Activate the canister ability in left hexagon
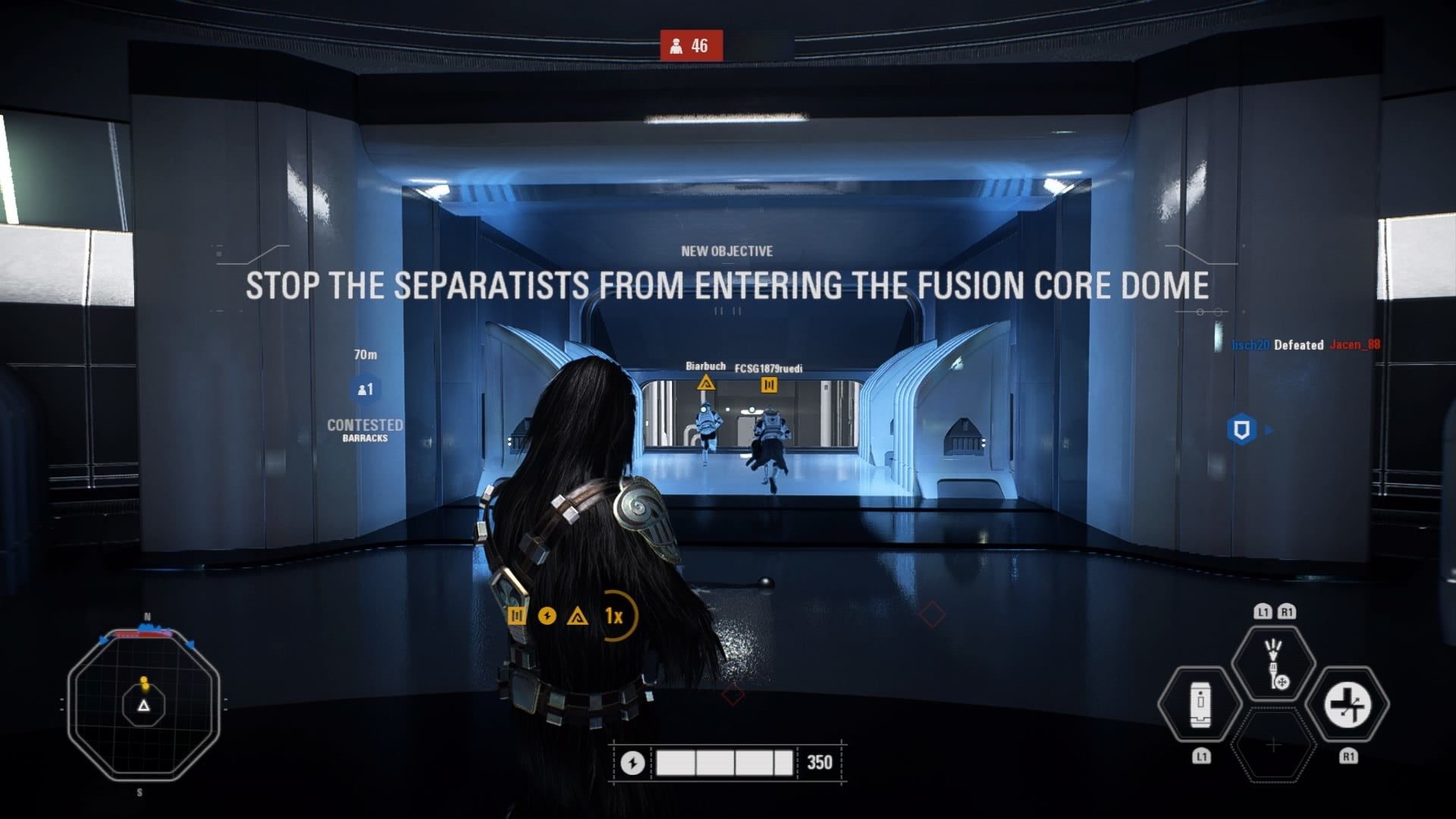1456x819 pixels. [x=1200, y=704]
